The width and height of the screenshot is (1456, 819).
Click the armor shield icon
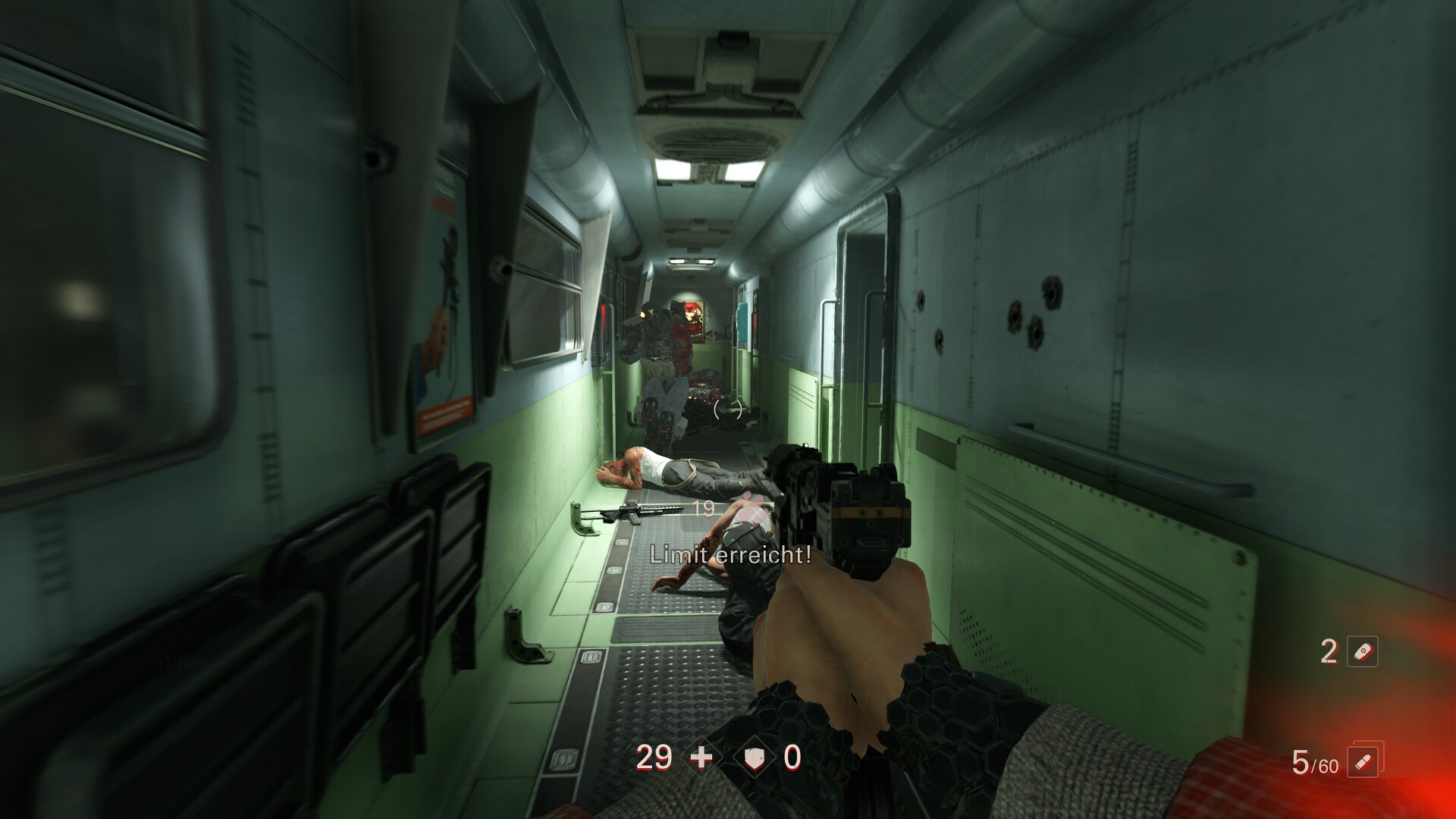point(754,758)
